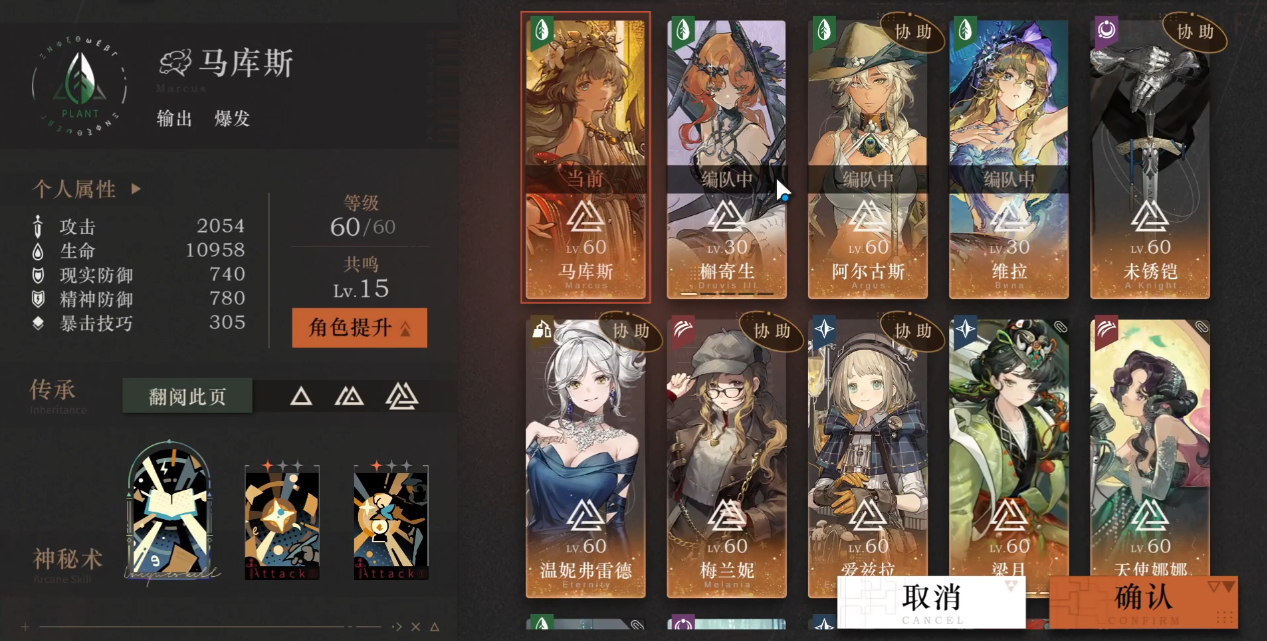Cancel with the 取消 button
Viewport: 1267px width, 641px height.
tap(931, 600)
